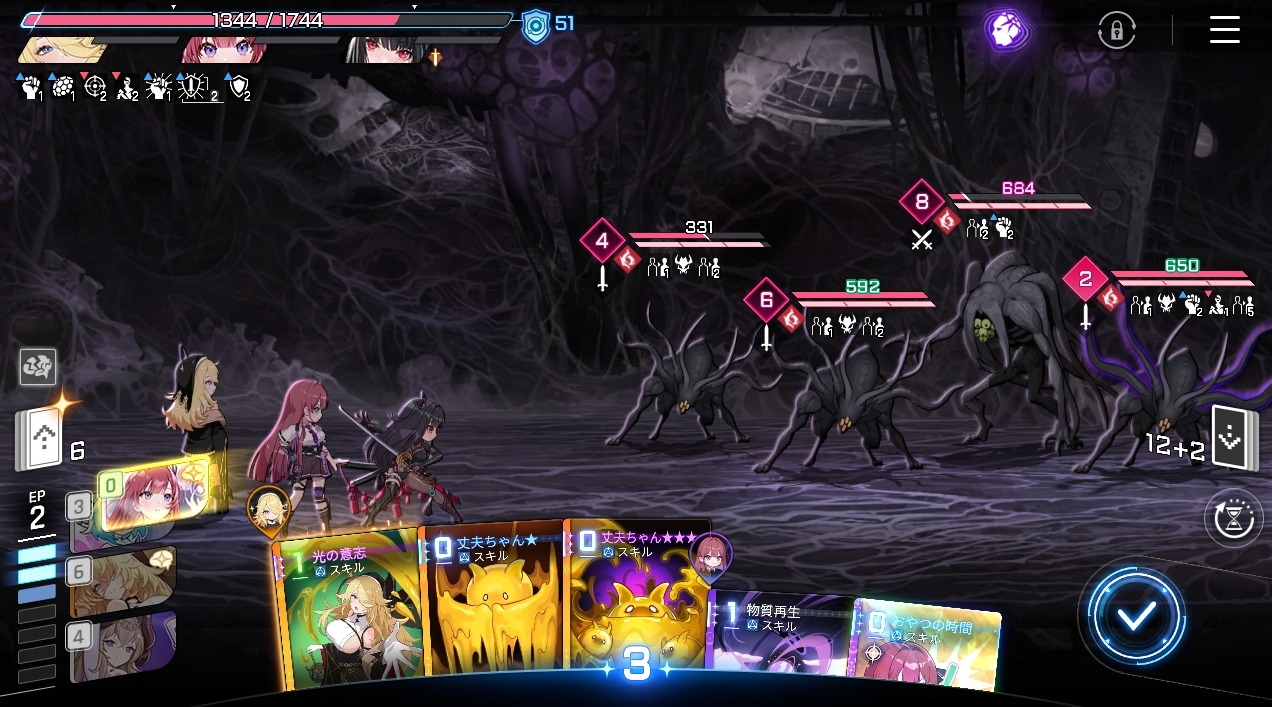
Task: Click the grey emblem icon above the deck
Action: pos(38,368)
